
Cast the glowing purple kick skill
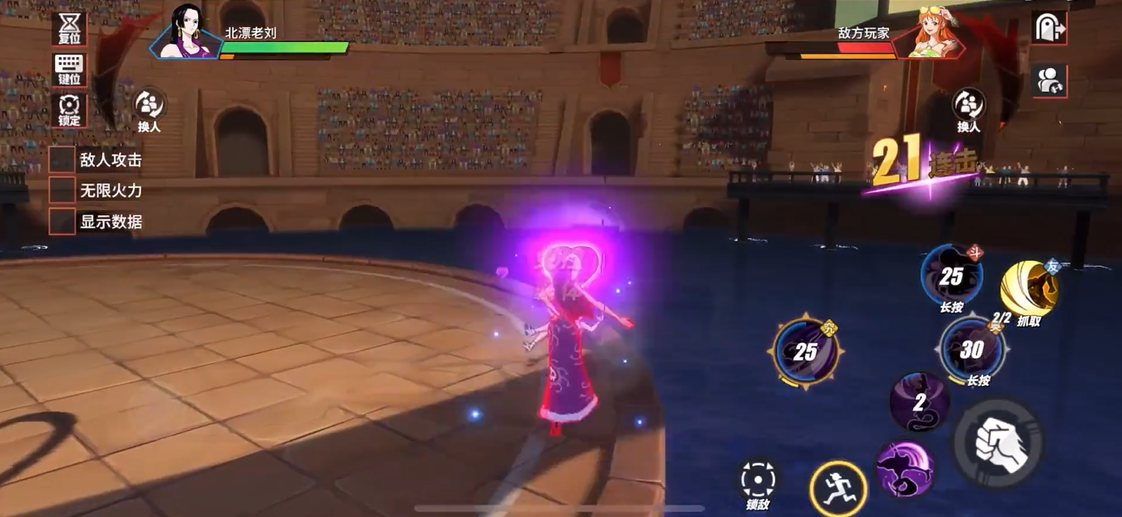[904, 470]
